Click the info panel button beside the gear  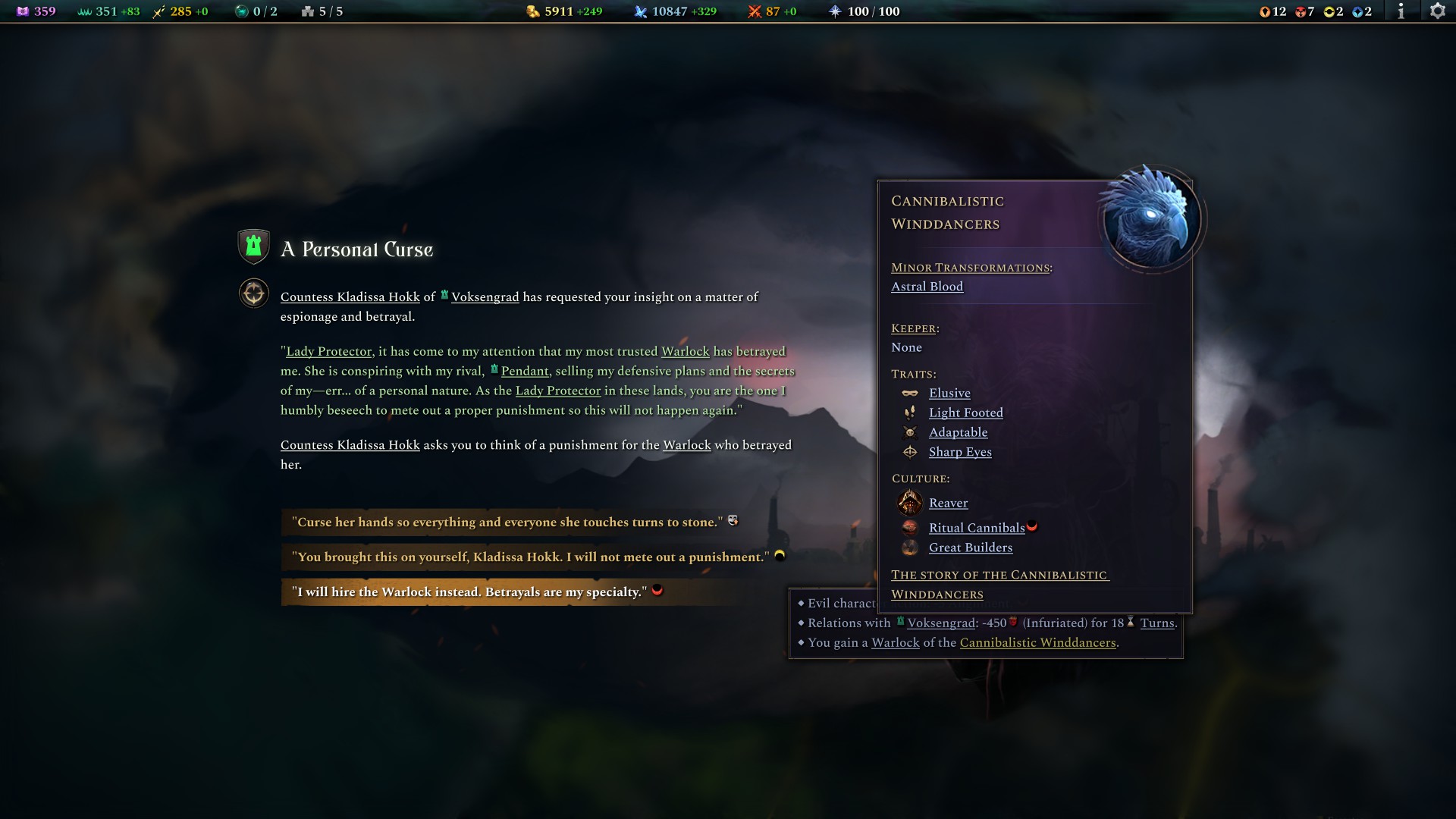[1401, 11]
